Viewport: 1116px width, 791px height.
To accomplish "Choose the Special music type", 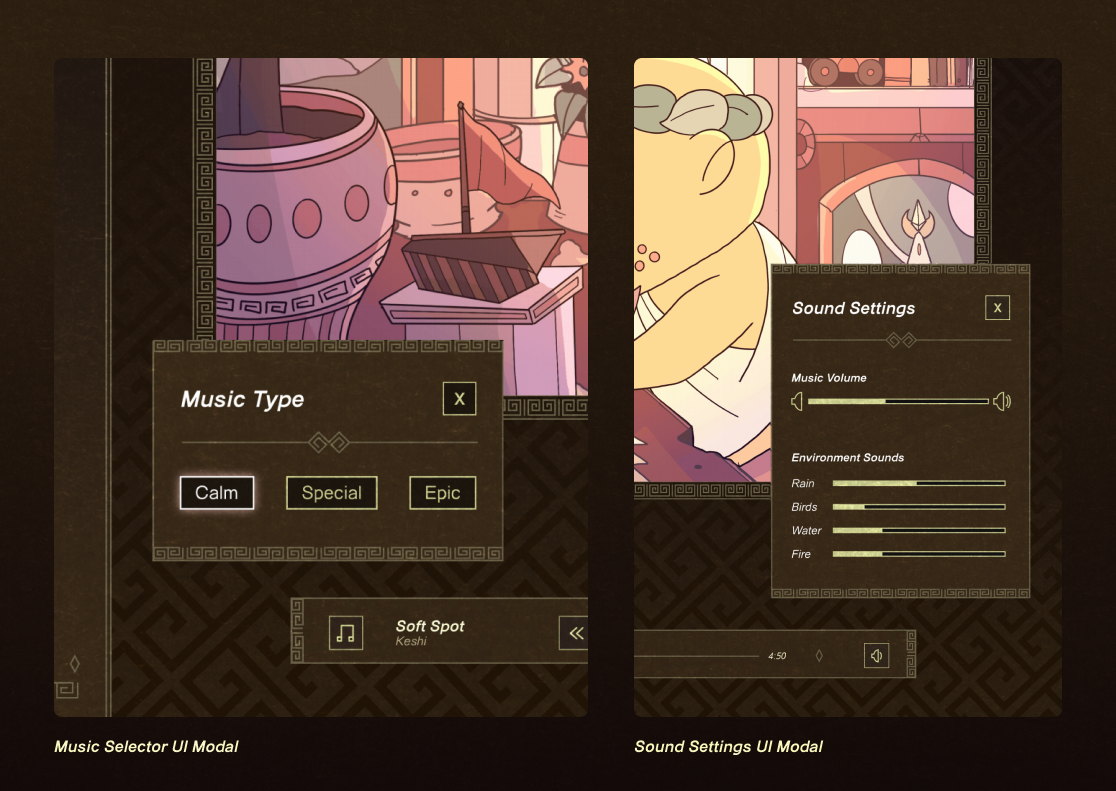I will click(332, 493).
